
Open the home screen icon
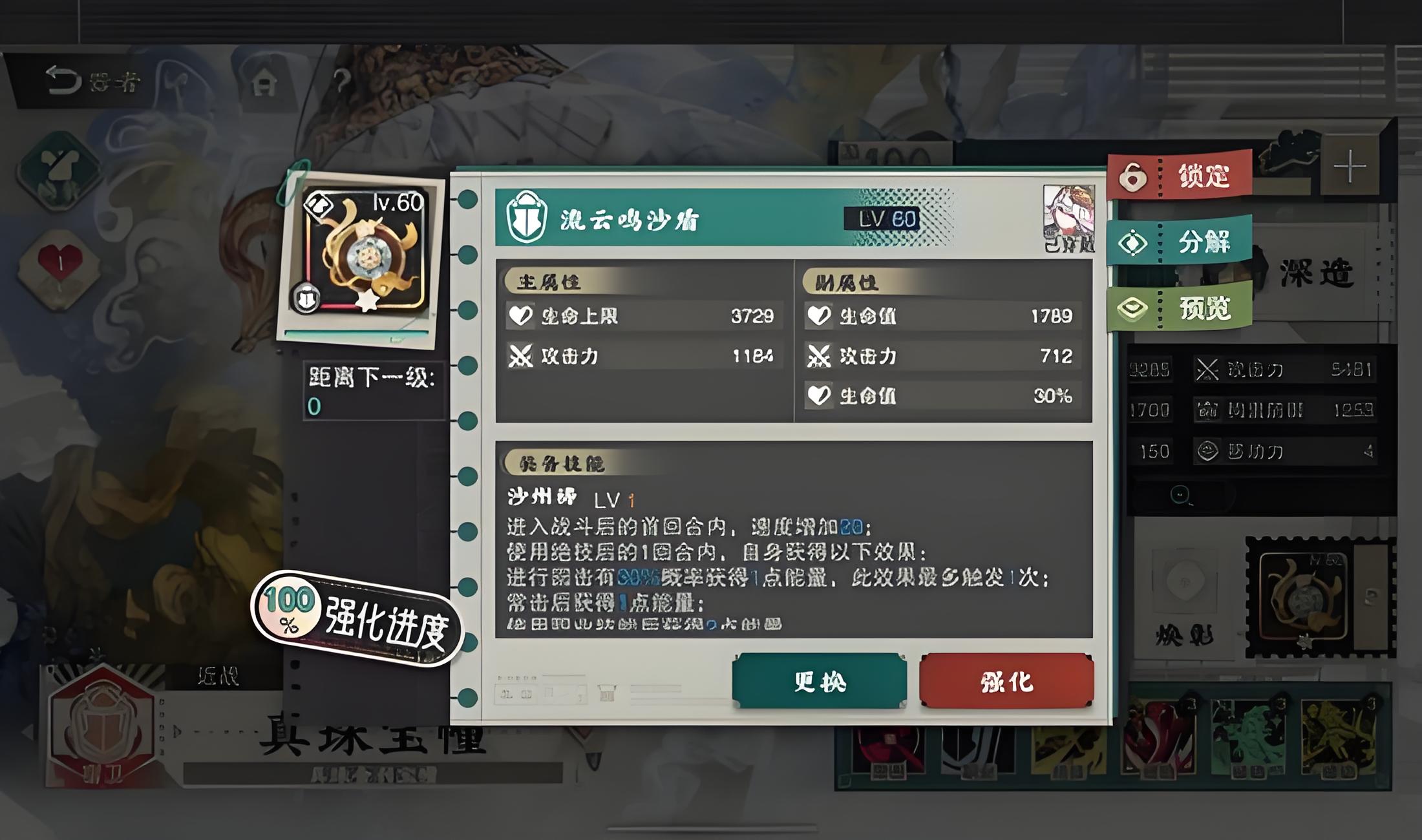(264, 82)
